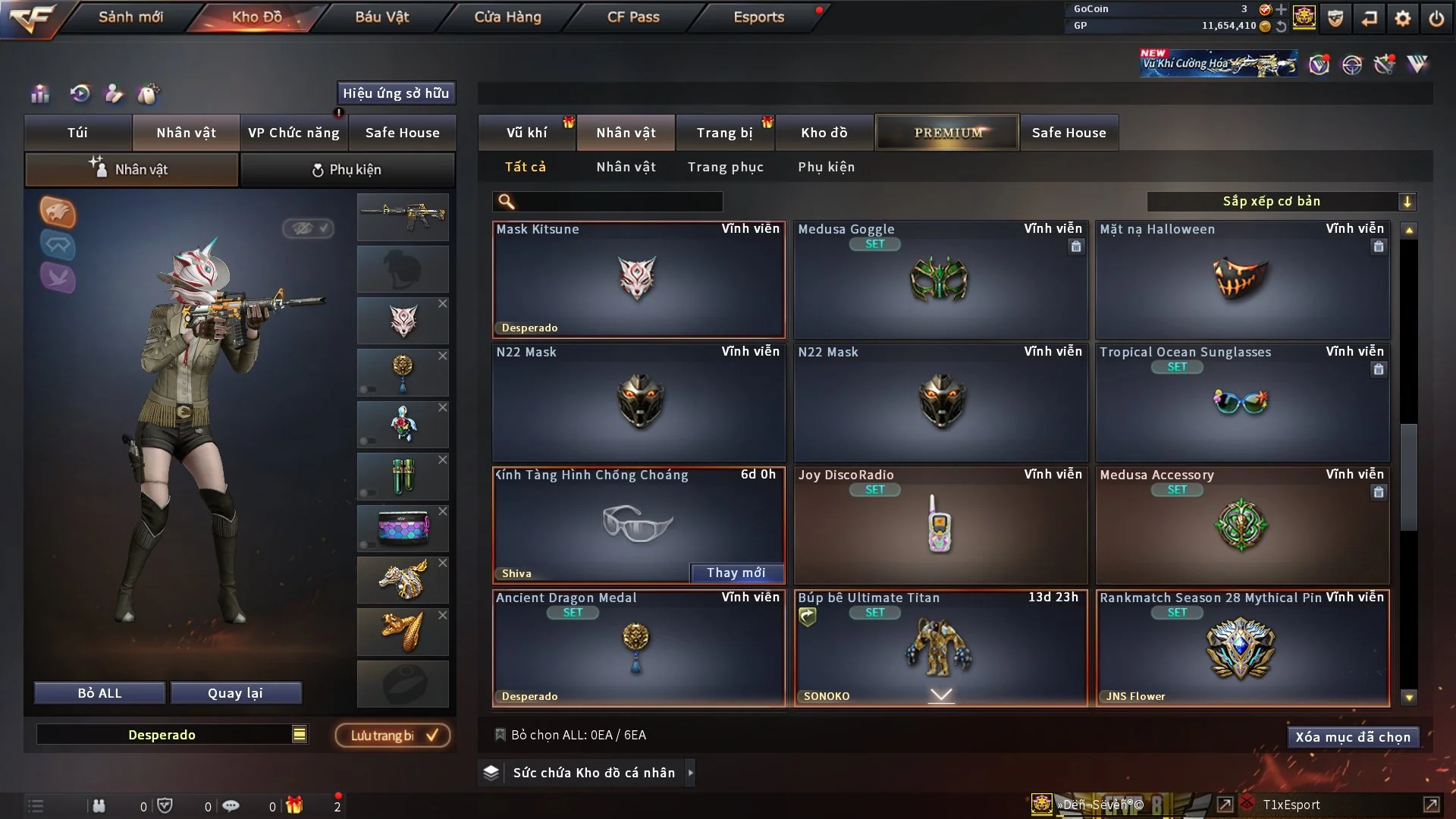
Task: Click the Bỏ ALL button
Action: (x=99, y=693)
